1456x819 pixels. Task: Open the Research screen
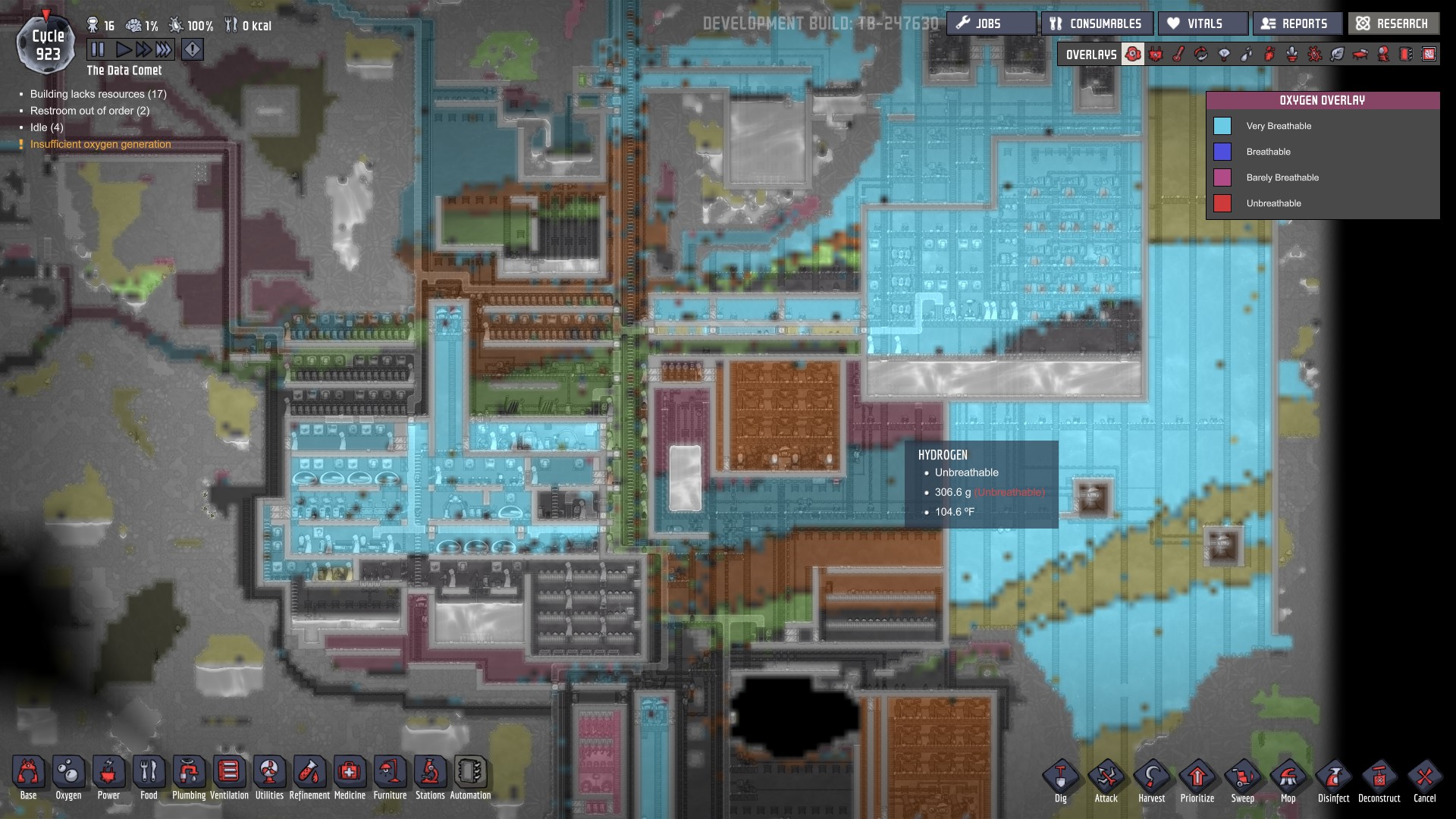coord(1393,24)
